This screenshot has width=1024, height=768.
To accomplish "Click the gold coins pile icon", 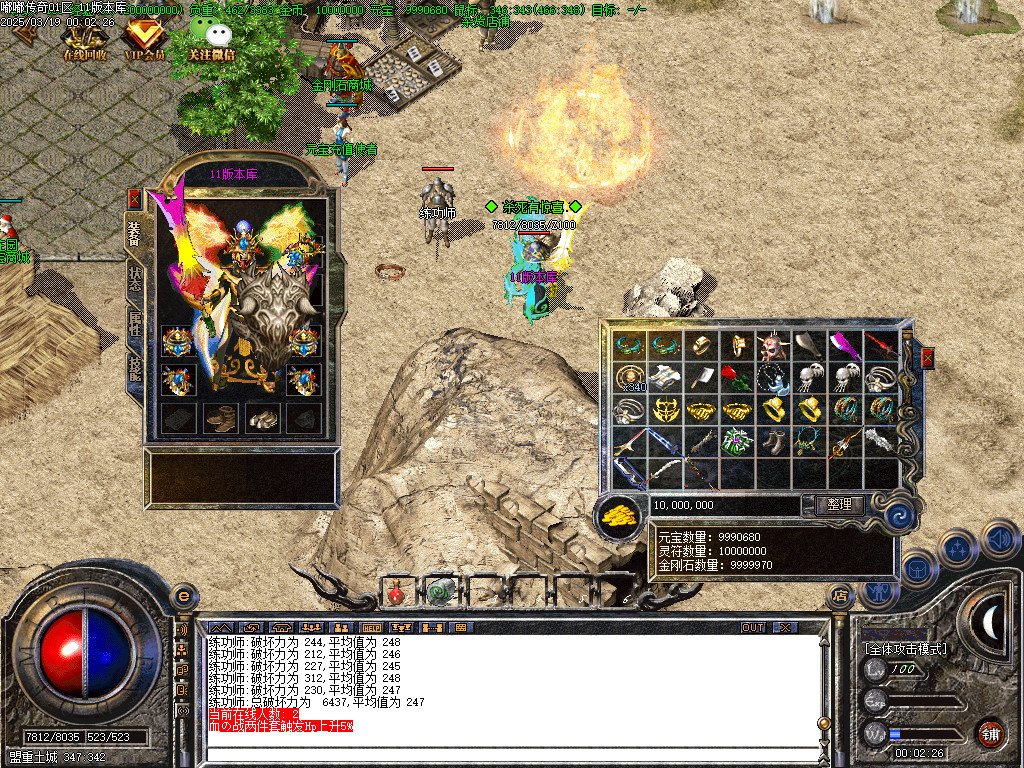I will click(x=619, y=515).
